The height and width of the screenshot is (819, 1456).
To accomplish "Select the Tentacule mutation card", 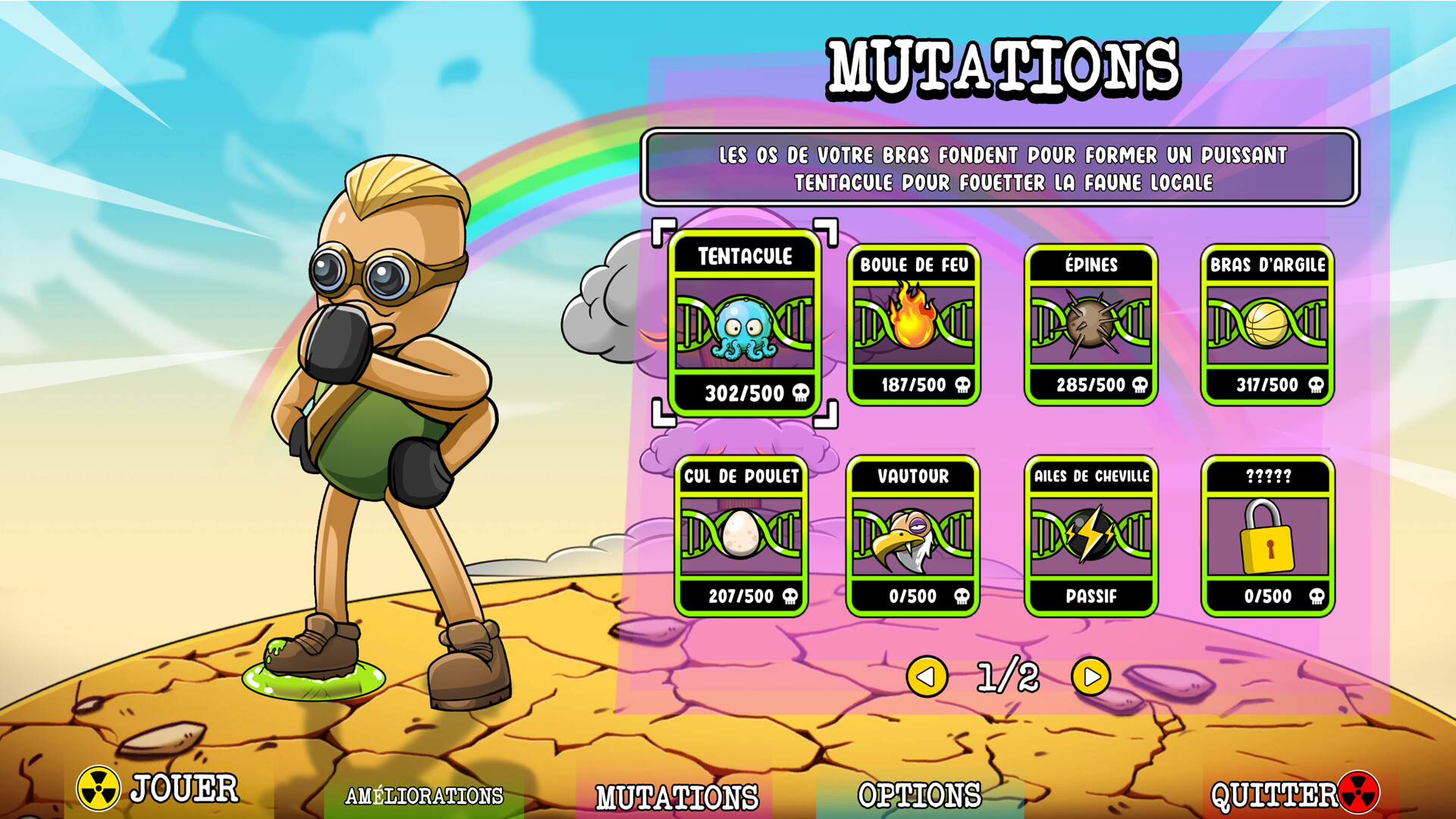I will tap(745, 324).
